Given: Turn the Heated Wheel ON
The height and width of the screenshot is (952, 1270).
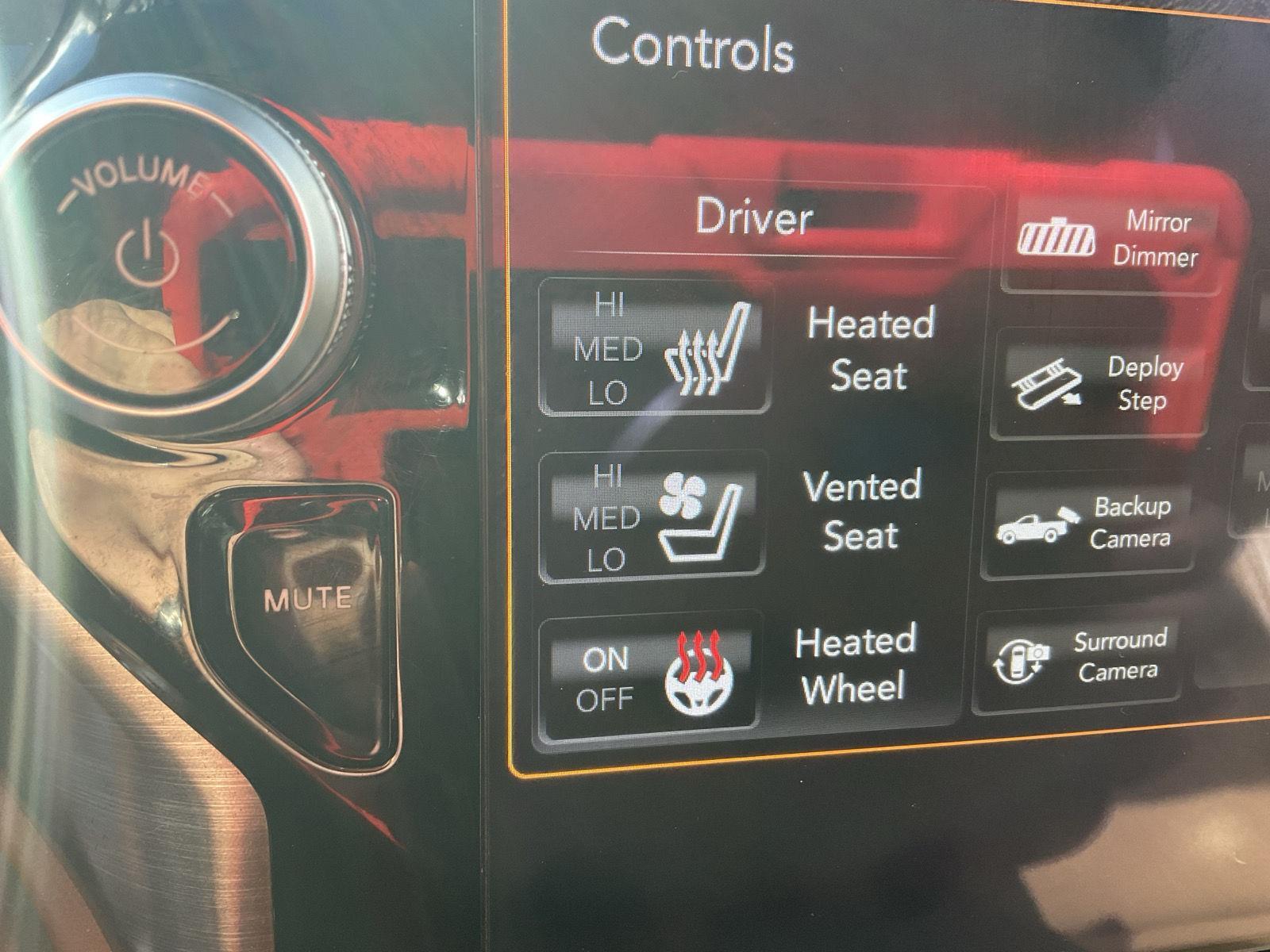Looking at the screenshot, I should 605,659.
